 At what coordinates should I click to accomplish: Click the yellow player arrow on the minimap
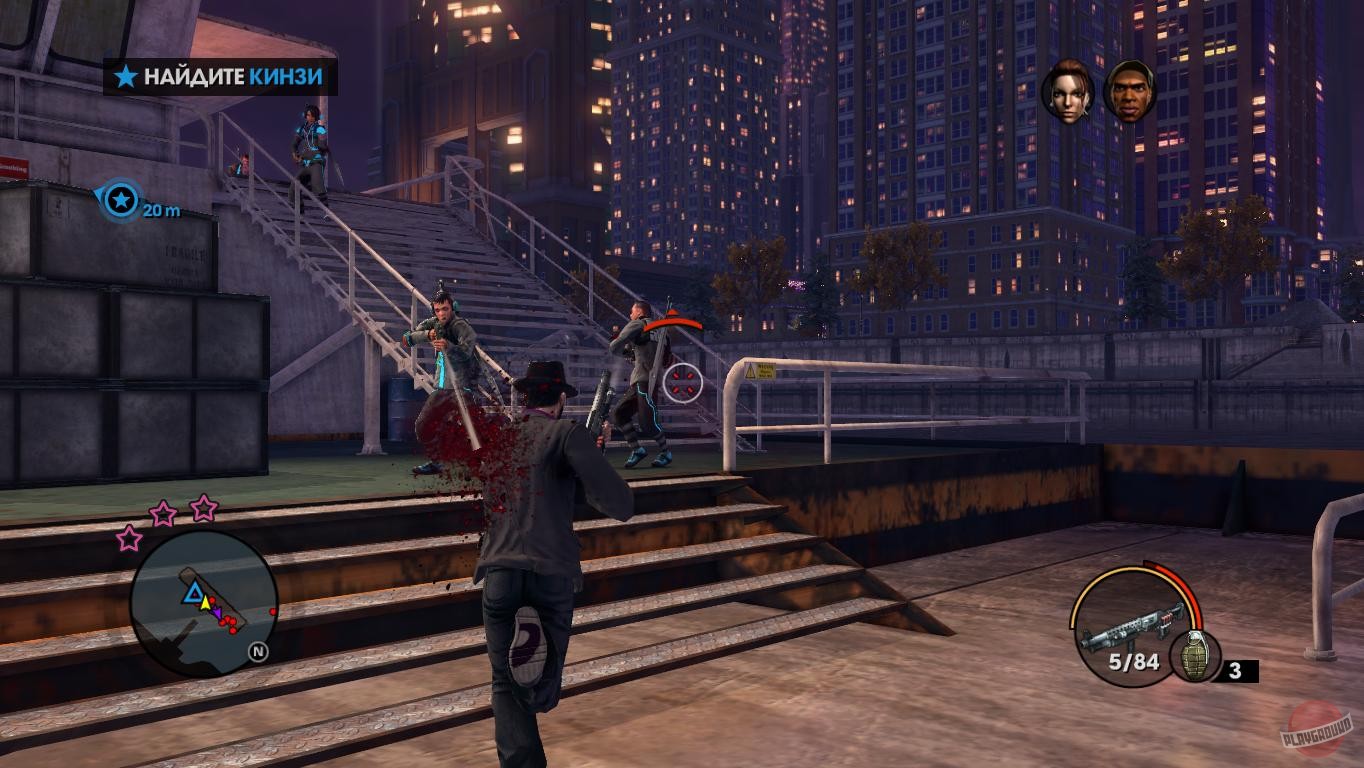click(x=204, y=603)
